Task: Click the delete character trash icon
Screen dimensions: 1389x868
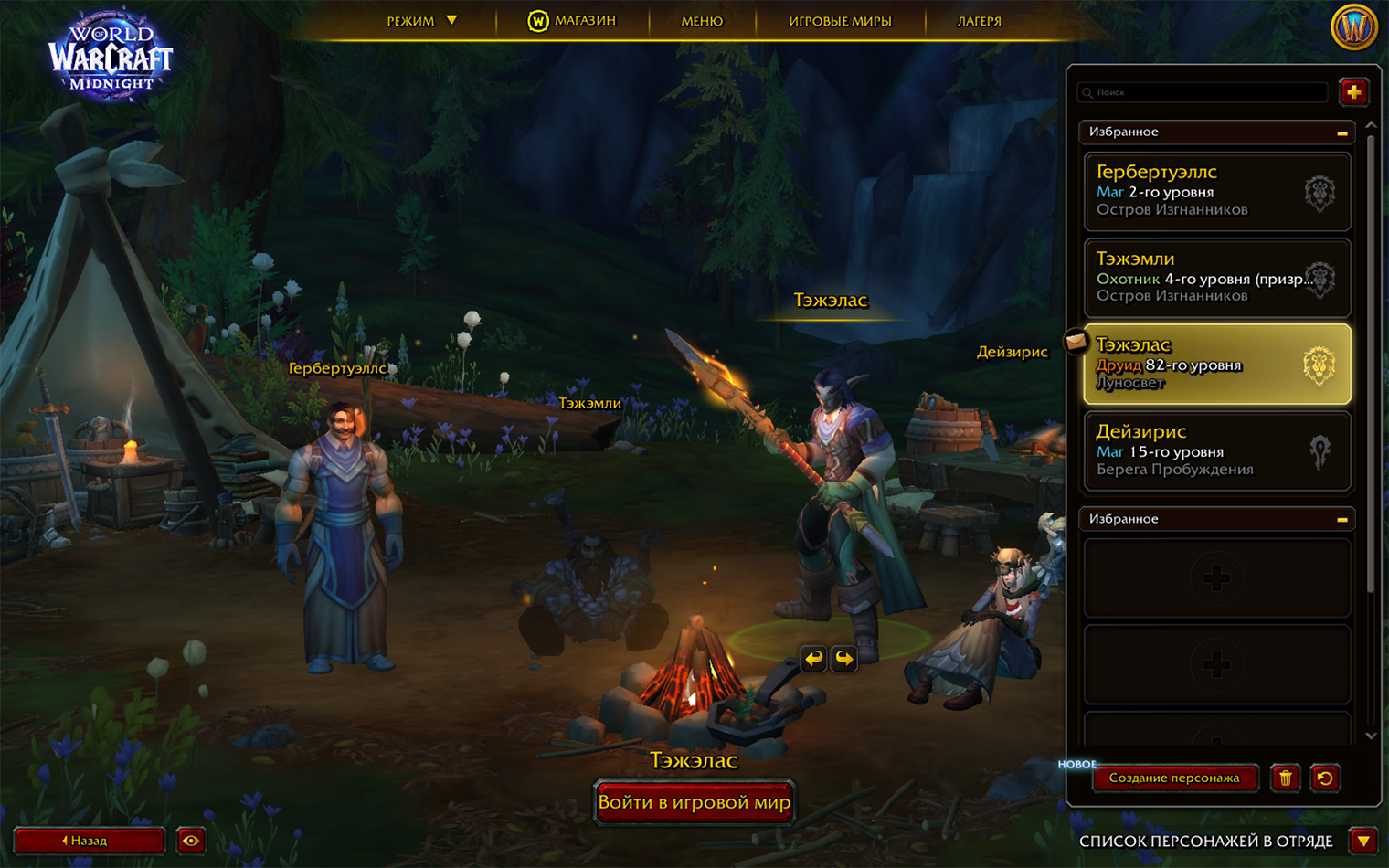Action: pyautogui.click(x=1286, y=778)
